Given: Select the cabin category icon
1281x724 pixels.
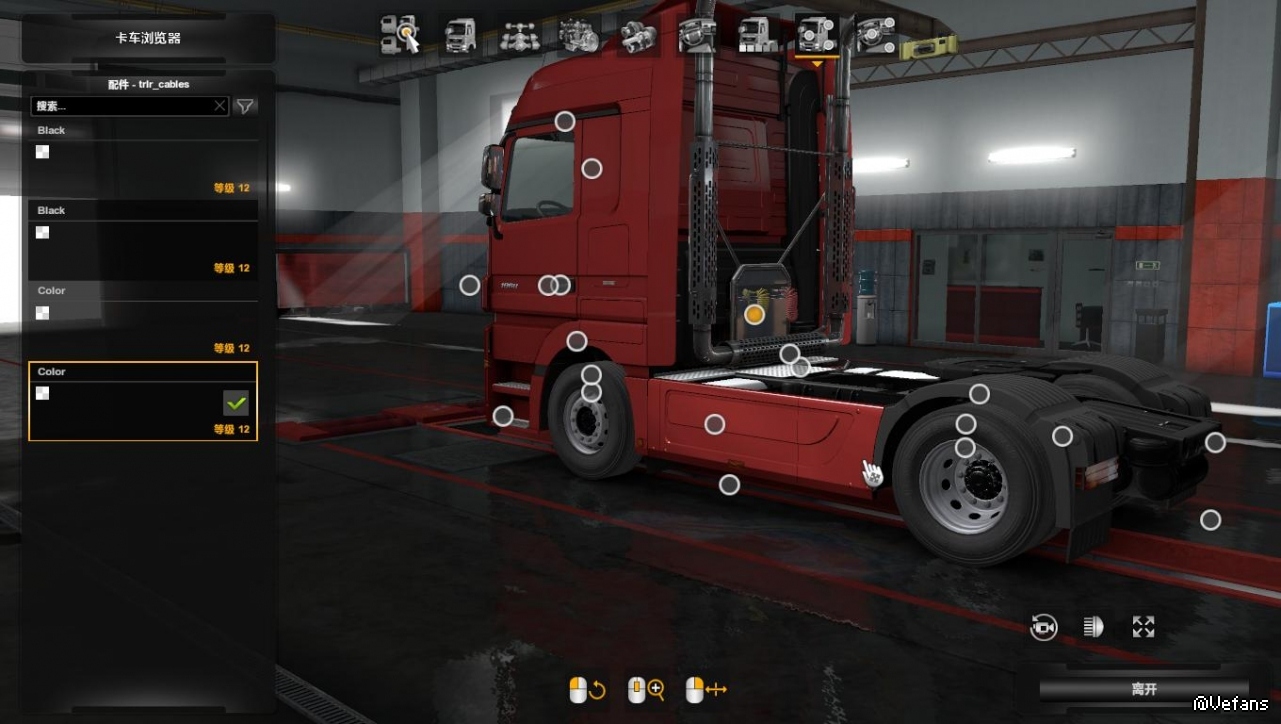Looking at the screenshot, I should (x=460, y=34).
